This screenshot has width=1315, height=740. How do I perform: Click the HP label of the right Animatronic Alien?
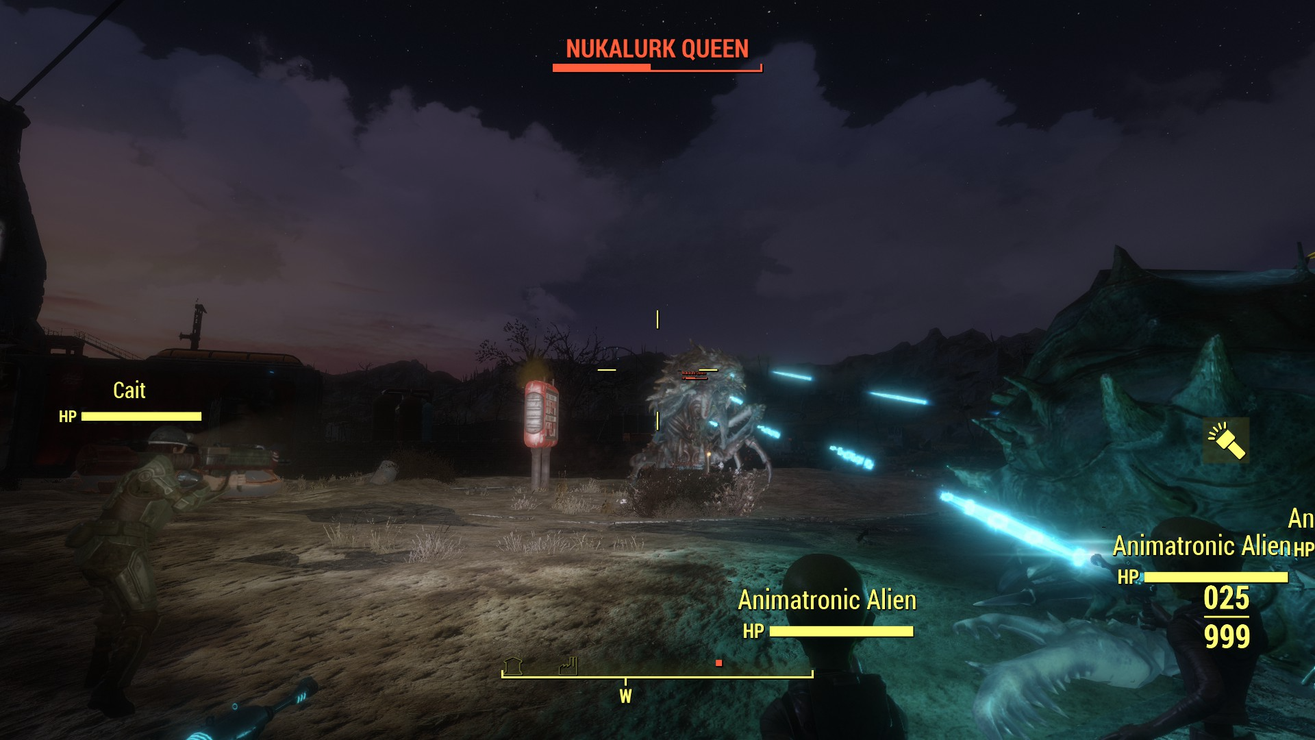pyautogui.click(x=1128, y=577)
